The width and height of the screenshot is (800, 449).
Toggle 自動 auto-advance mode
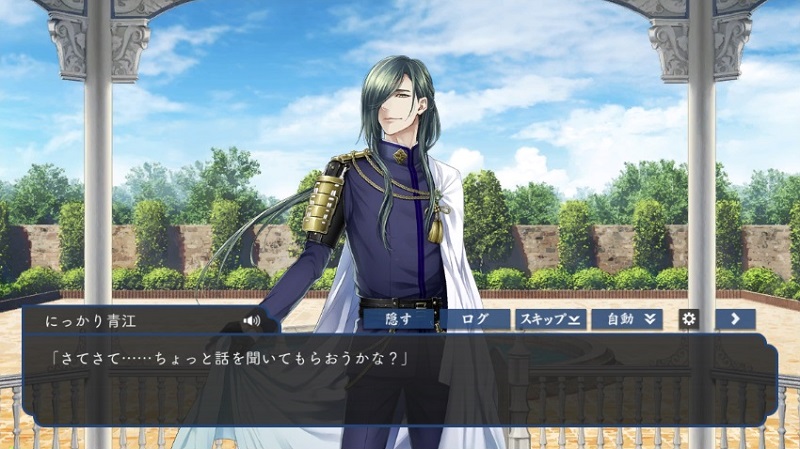(x=626, y=319)
